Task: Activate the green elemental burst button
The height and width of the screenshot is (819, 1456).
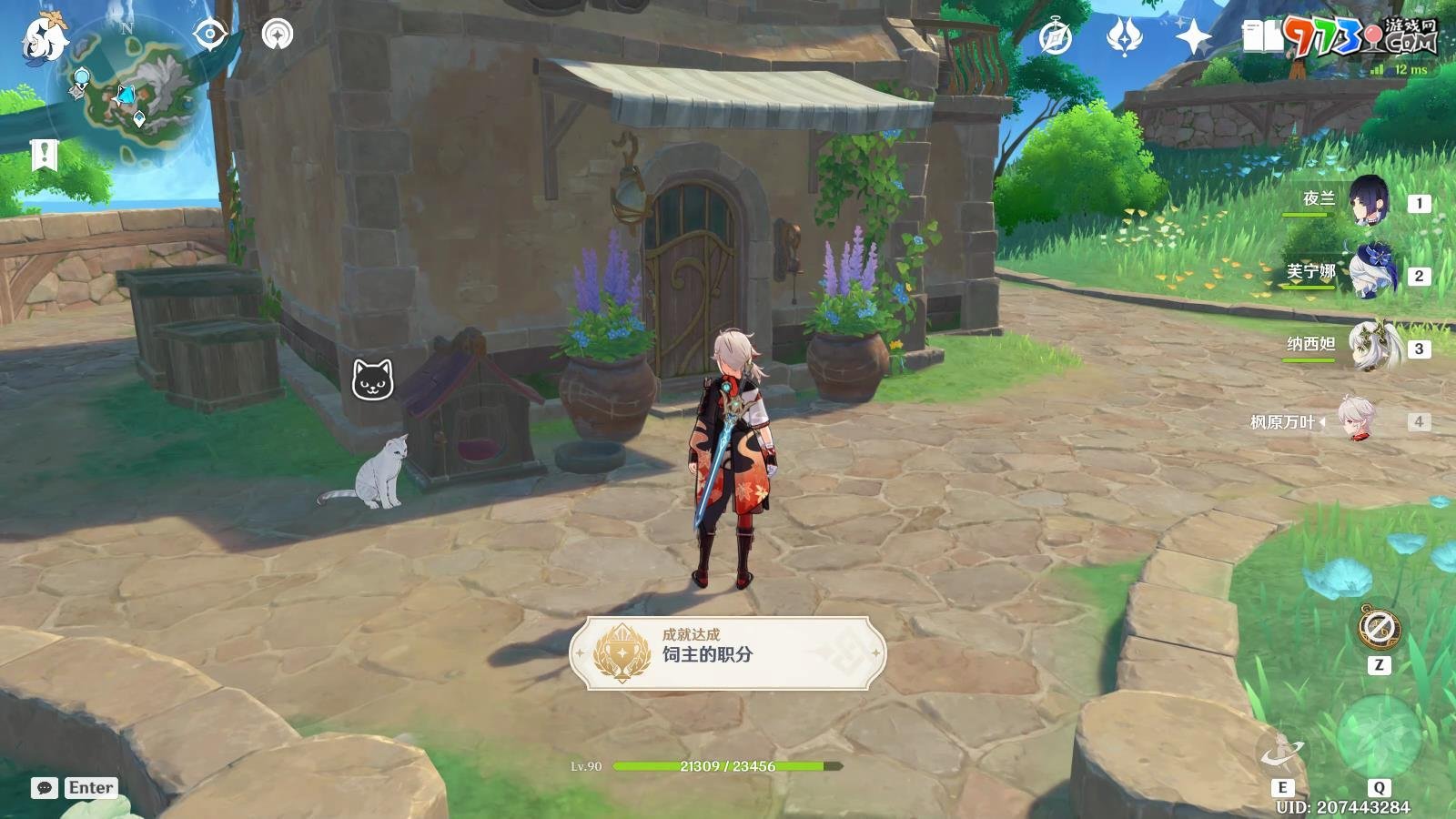Action: tap(1379, 735)
